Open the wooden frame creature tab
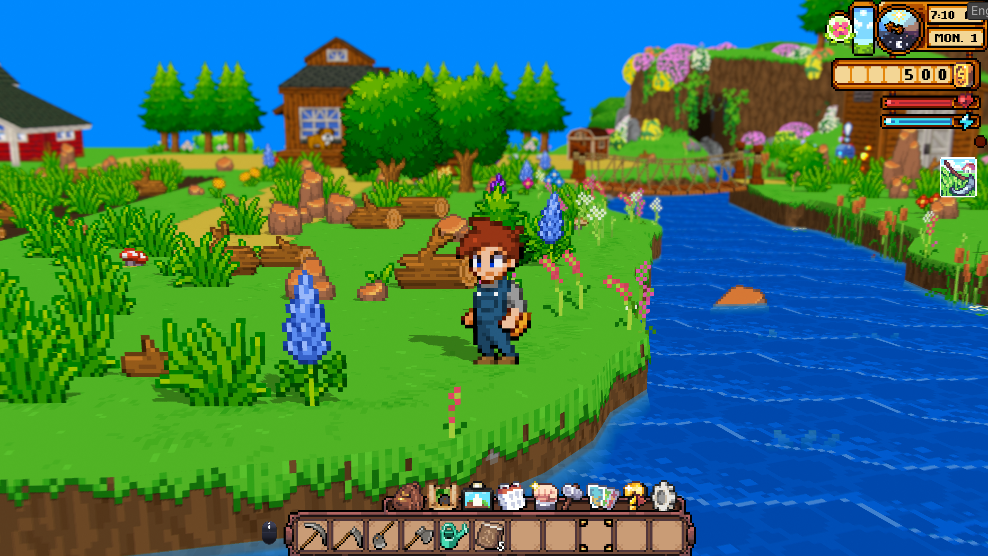 click(441, 496)
